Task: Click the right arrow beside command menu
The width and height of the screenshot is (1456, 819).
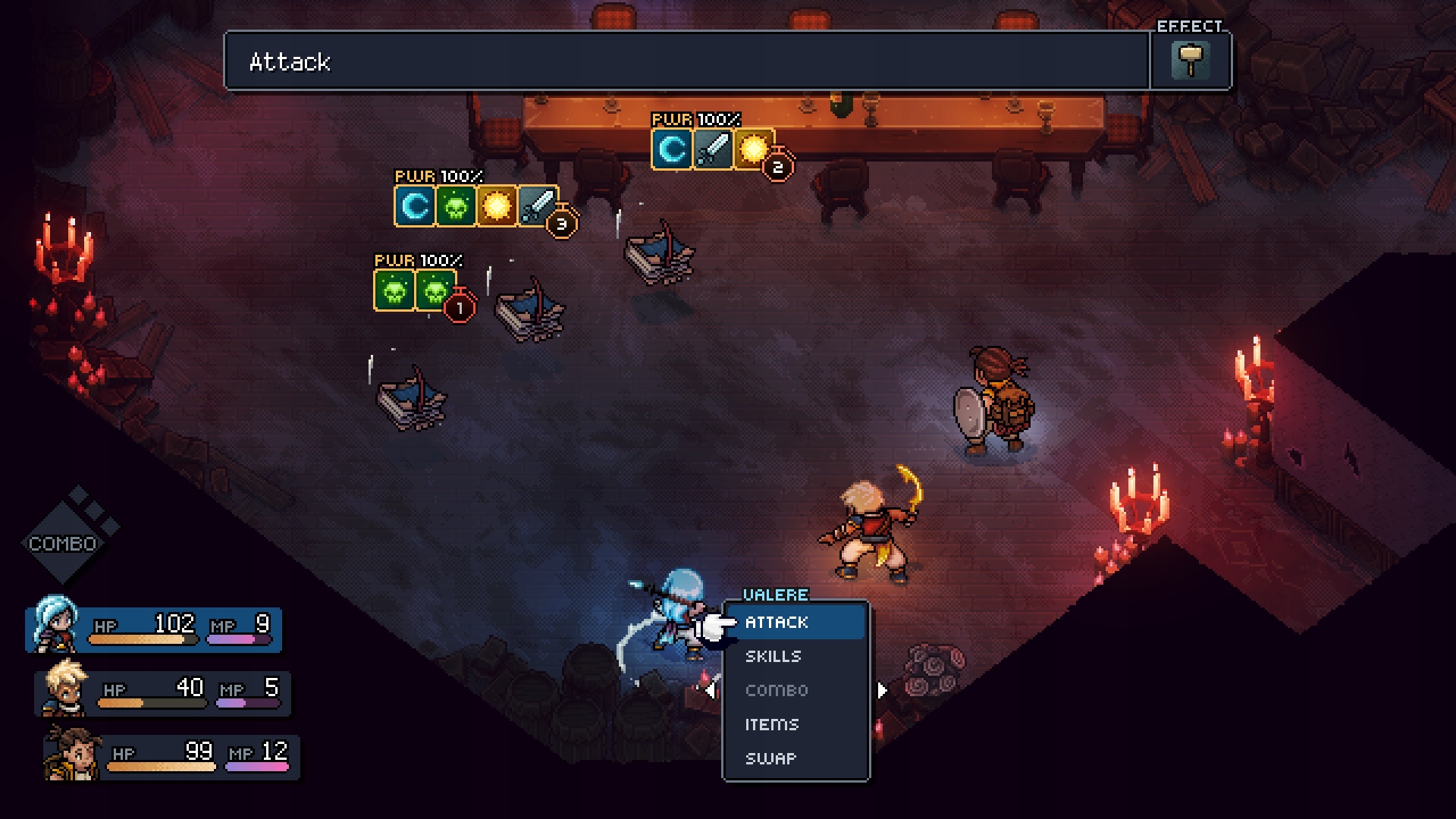Action: 882,691
